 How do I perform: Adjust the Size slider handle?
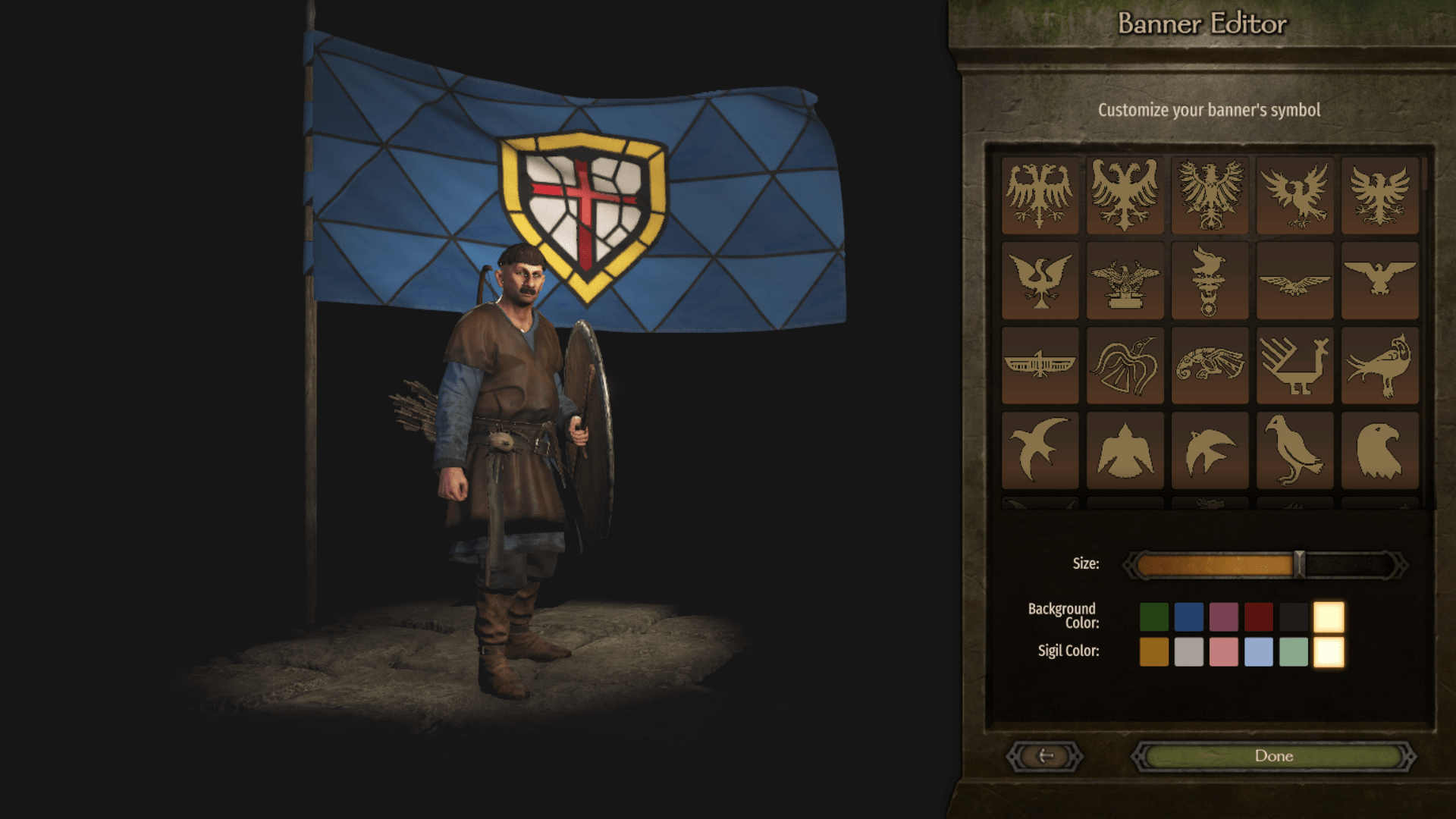tap(1298, 563)
